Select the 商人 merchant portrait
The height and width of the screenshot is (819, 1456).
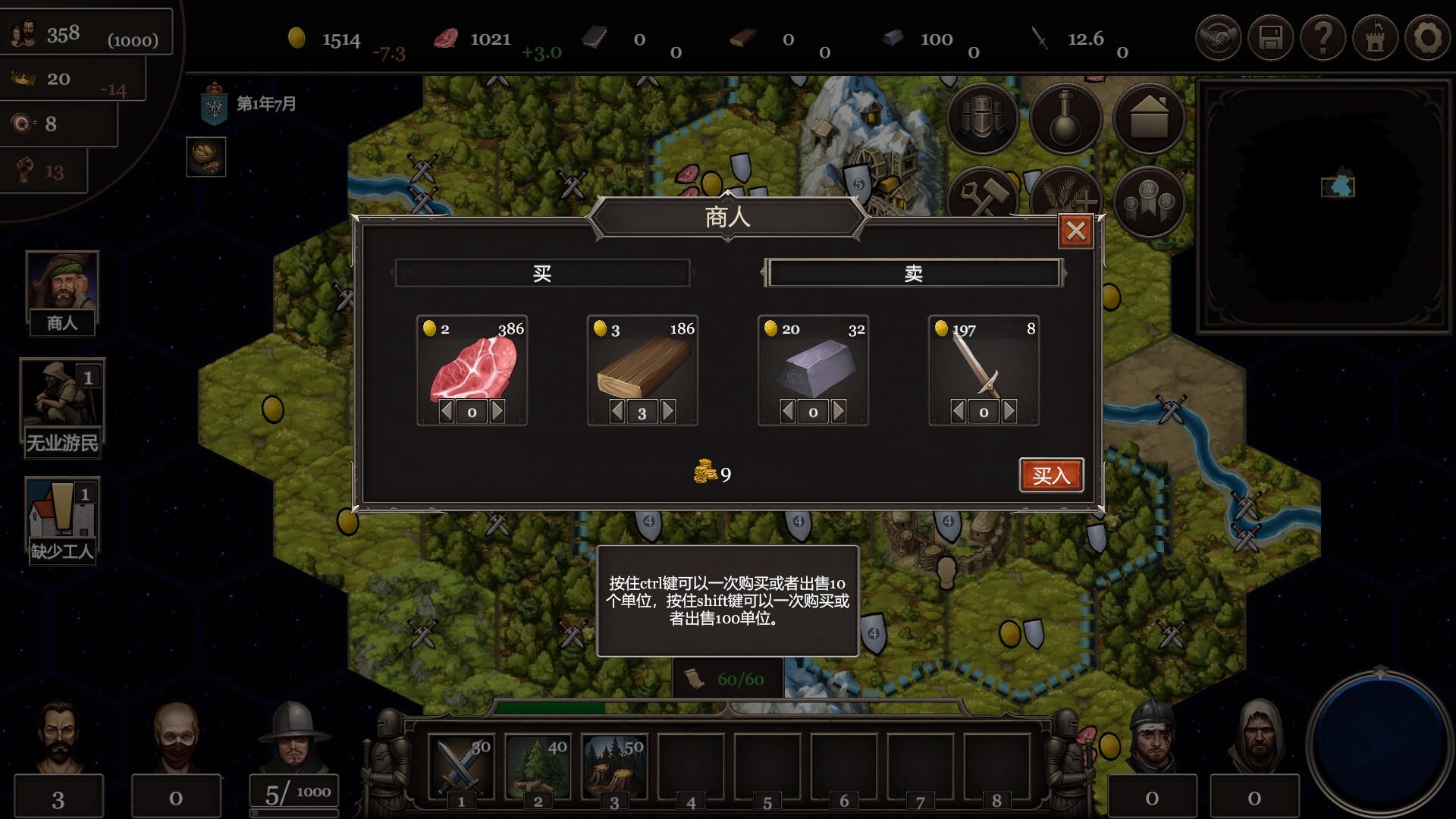[x=62, y=292]
